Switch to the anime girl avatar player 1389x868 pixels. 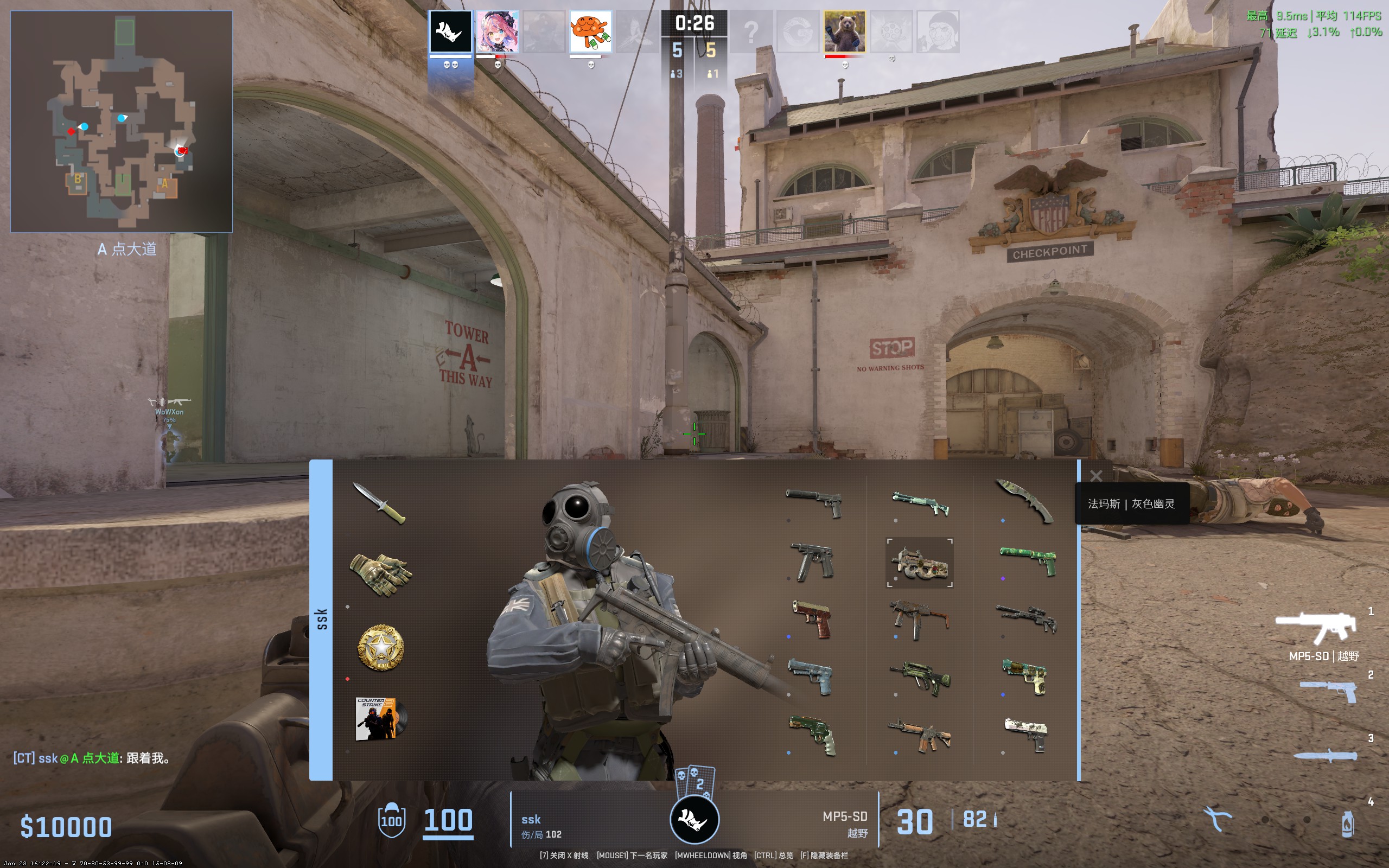click(498, 31)
